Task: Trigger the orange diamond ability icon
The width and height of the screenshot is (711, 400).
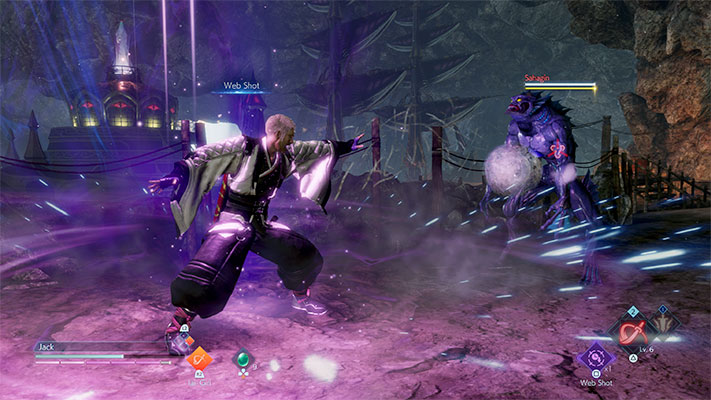Action: coord(198,358)
